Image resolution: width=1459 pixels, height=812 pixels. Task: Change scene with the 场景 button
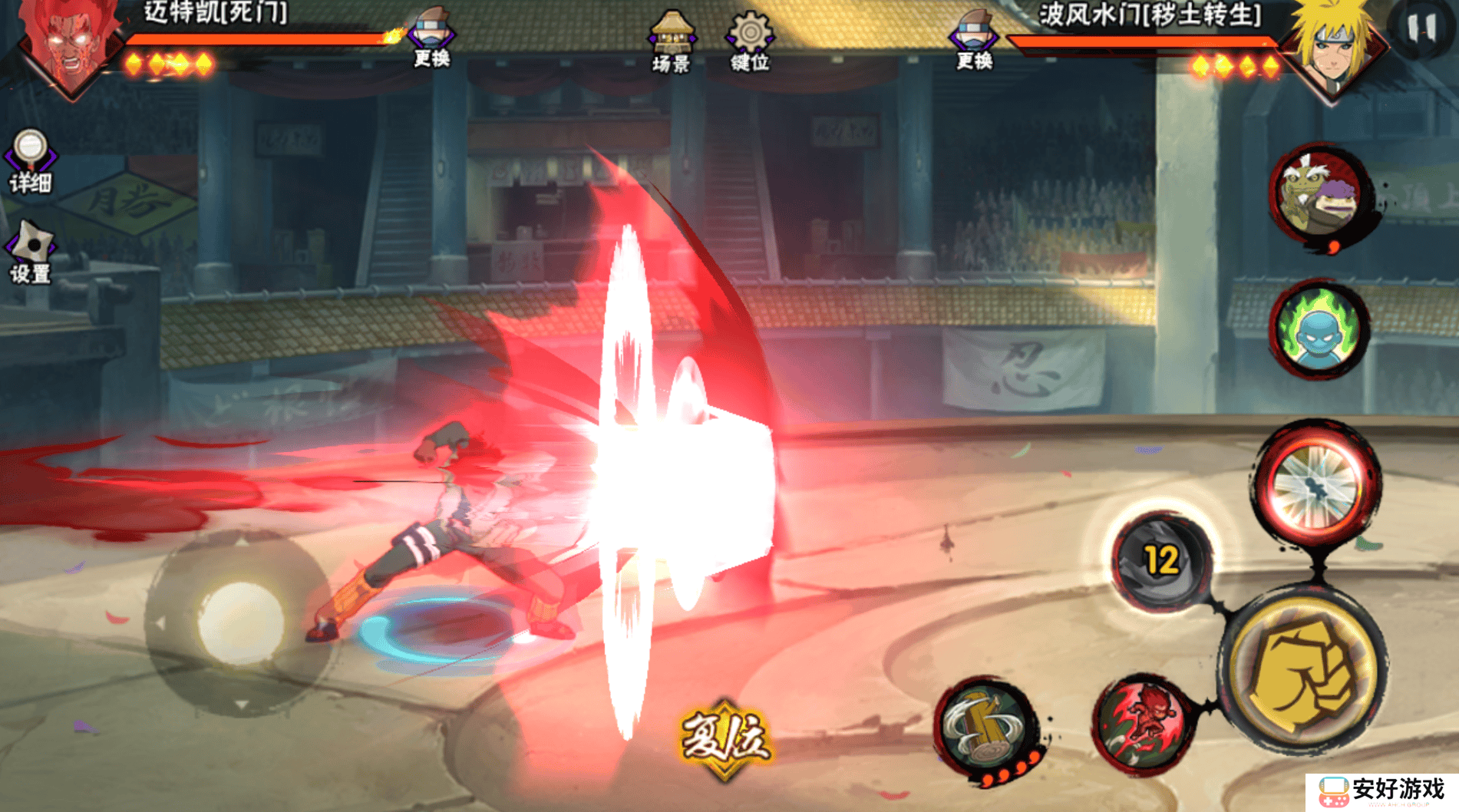(672, 41)
